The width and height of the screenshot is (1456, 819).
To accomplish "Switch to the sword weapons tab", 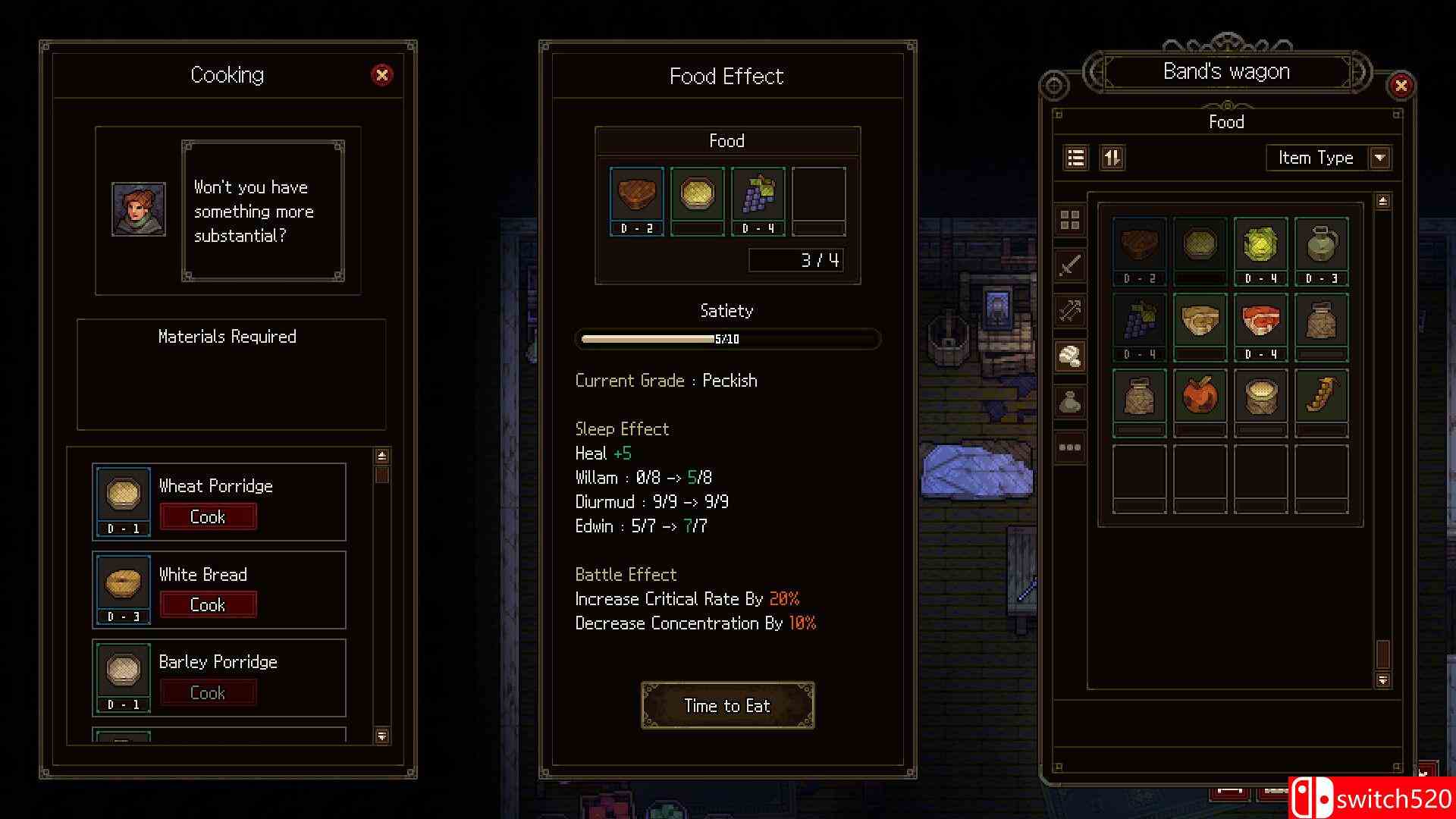I will point(1069,265).
